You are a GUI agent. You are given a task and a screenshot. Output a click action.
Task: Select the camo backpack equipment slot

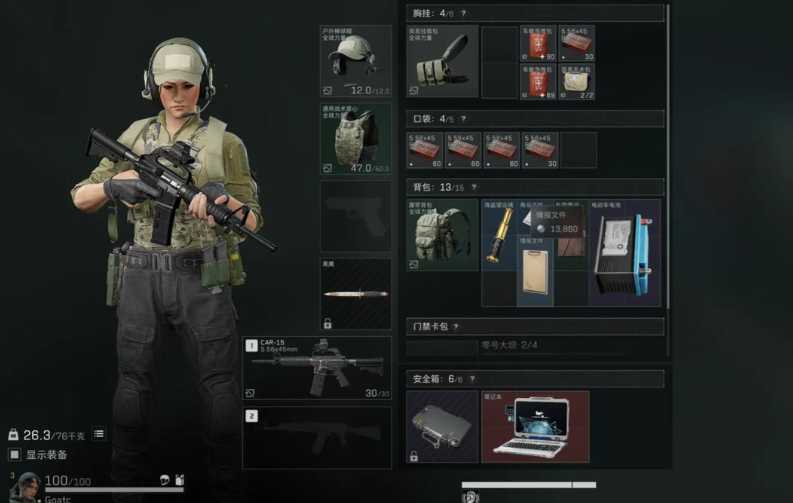tap(442, 236)
